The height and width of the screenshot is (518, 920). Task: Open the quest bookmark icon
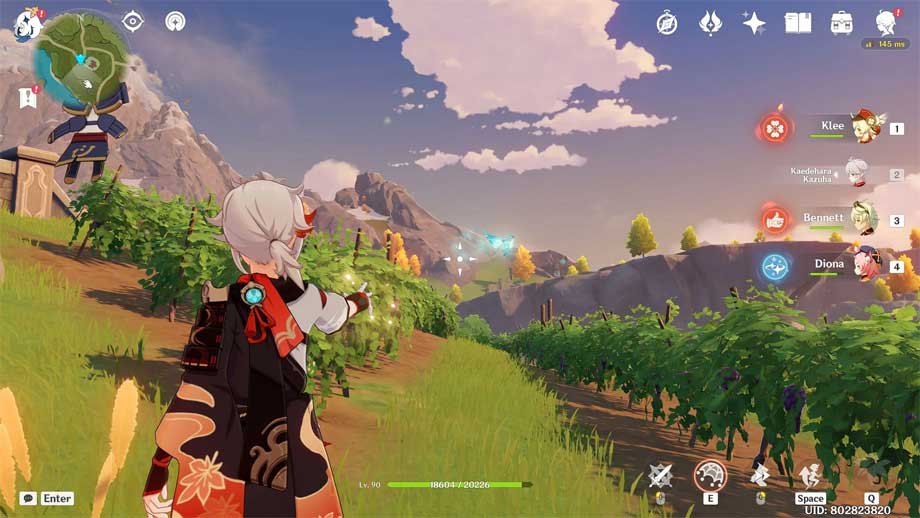click(27, 96)
